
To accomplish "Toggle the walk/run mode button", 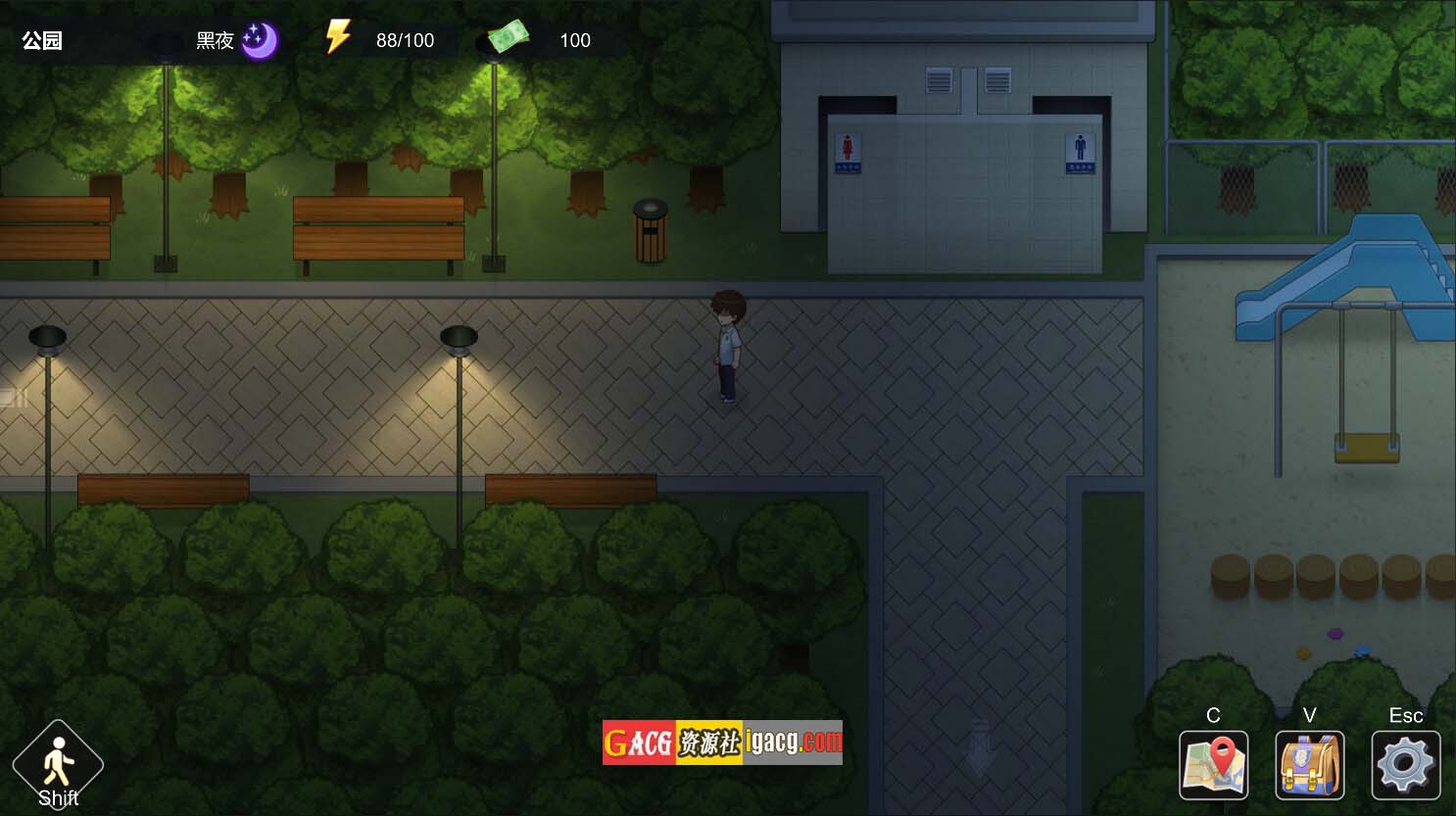I will click(58, 765).
